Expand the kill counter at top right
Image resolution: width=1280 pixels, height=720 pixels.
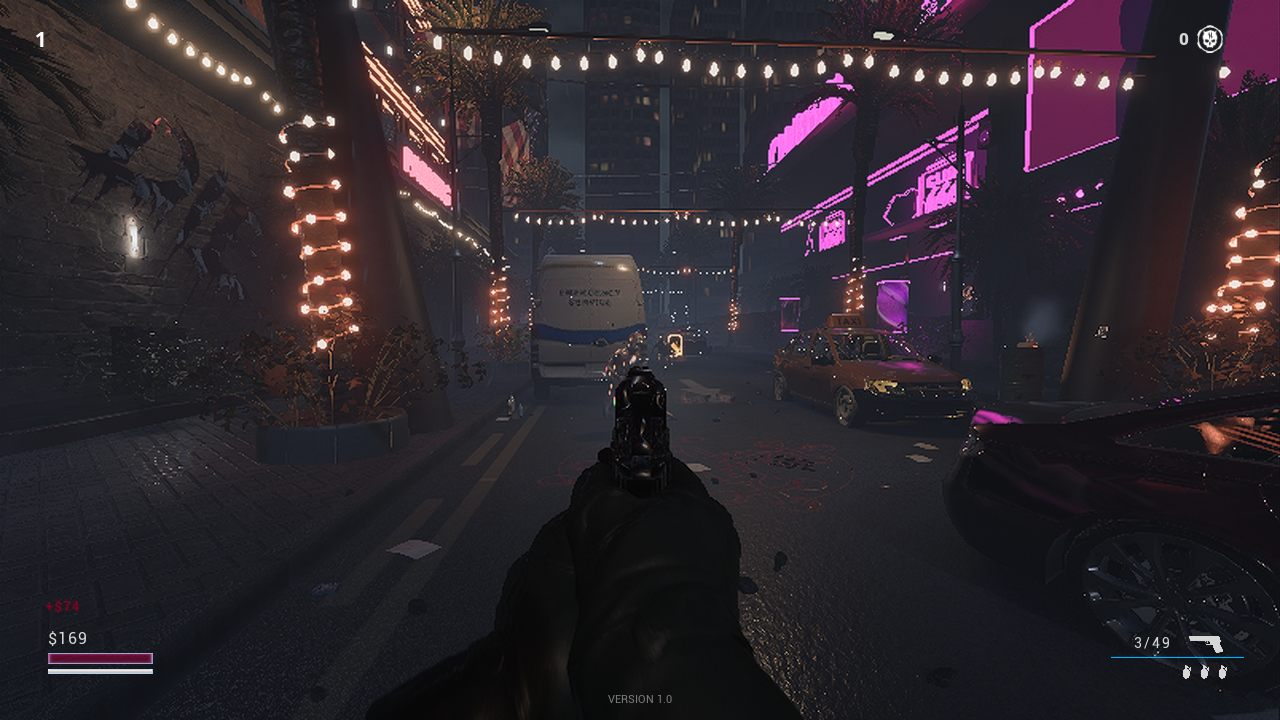pyautogui.click(x=1195, y=39)
